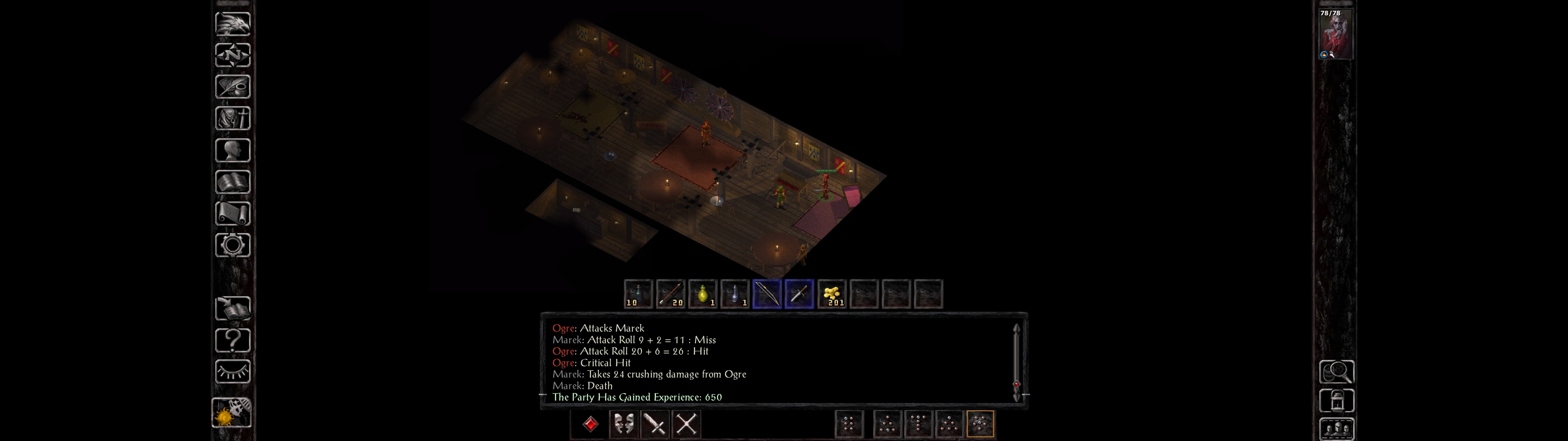Open the options gear menu
1568x441 pixels.
tap(232, 246)
